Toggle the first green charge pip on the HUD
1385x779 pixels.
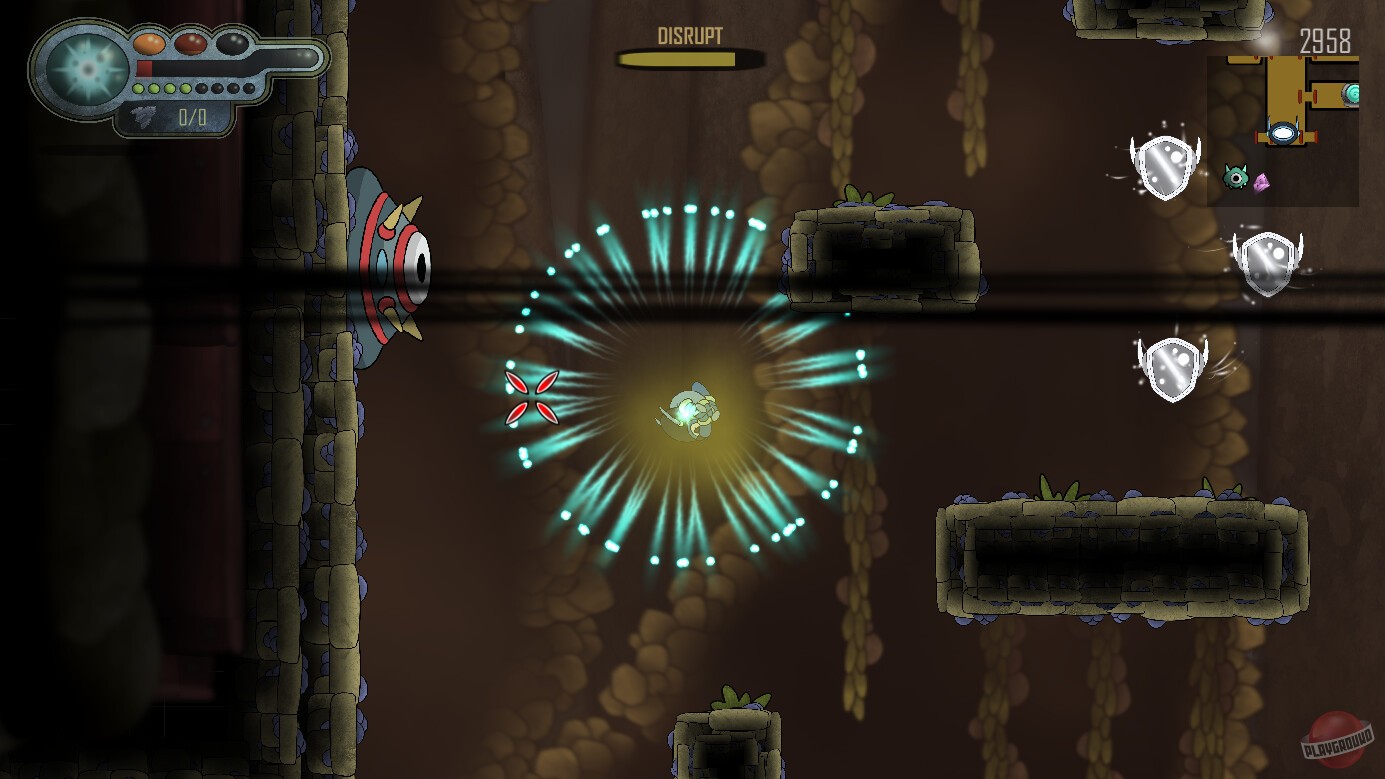tap(138, 88)
